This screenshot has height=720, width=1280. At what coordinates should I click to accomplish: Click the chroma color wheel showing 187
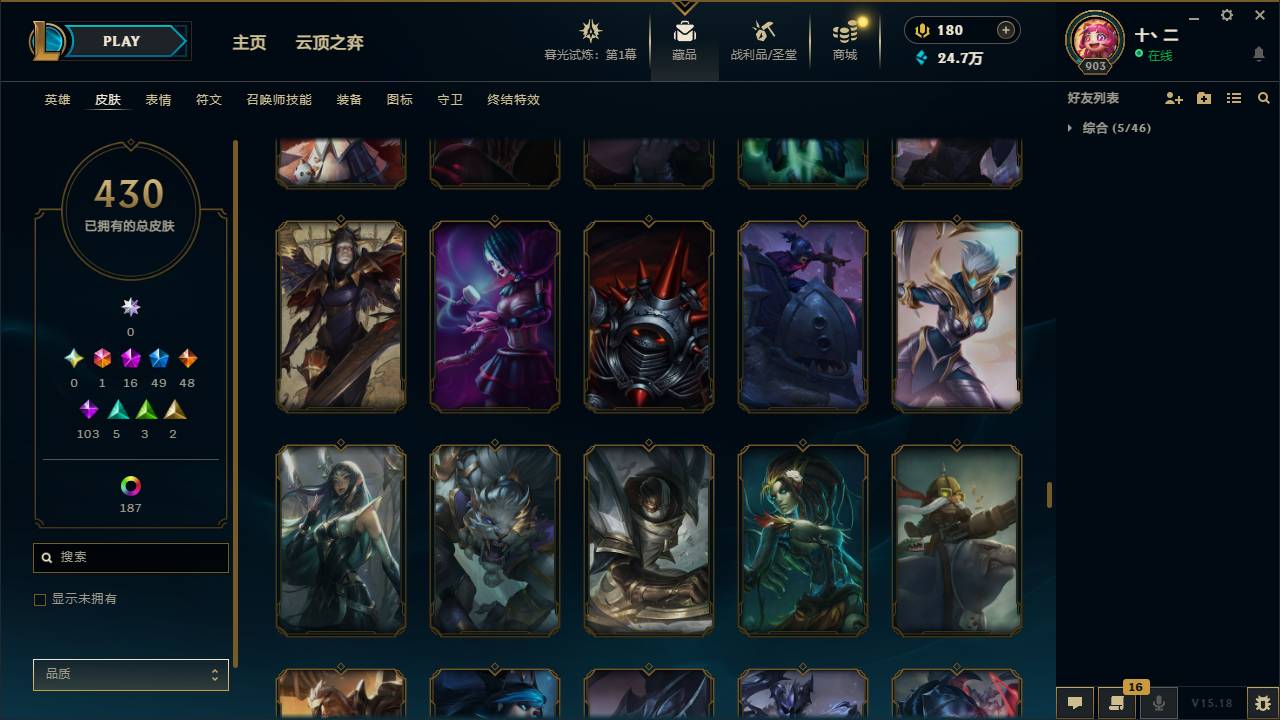(x=130, y=487)
